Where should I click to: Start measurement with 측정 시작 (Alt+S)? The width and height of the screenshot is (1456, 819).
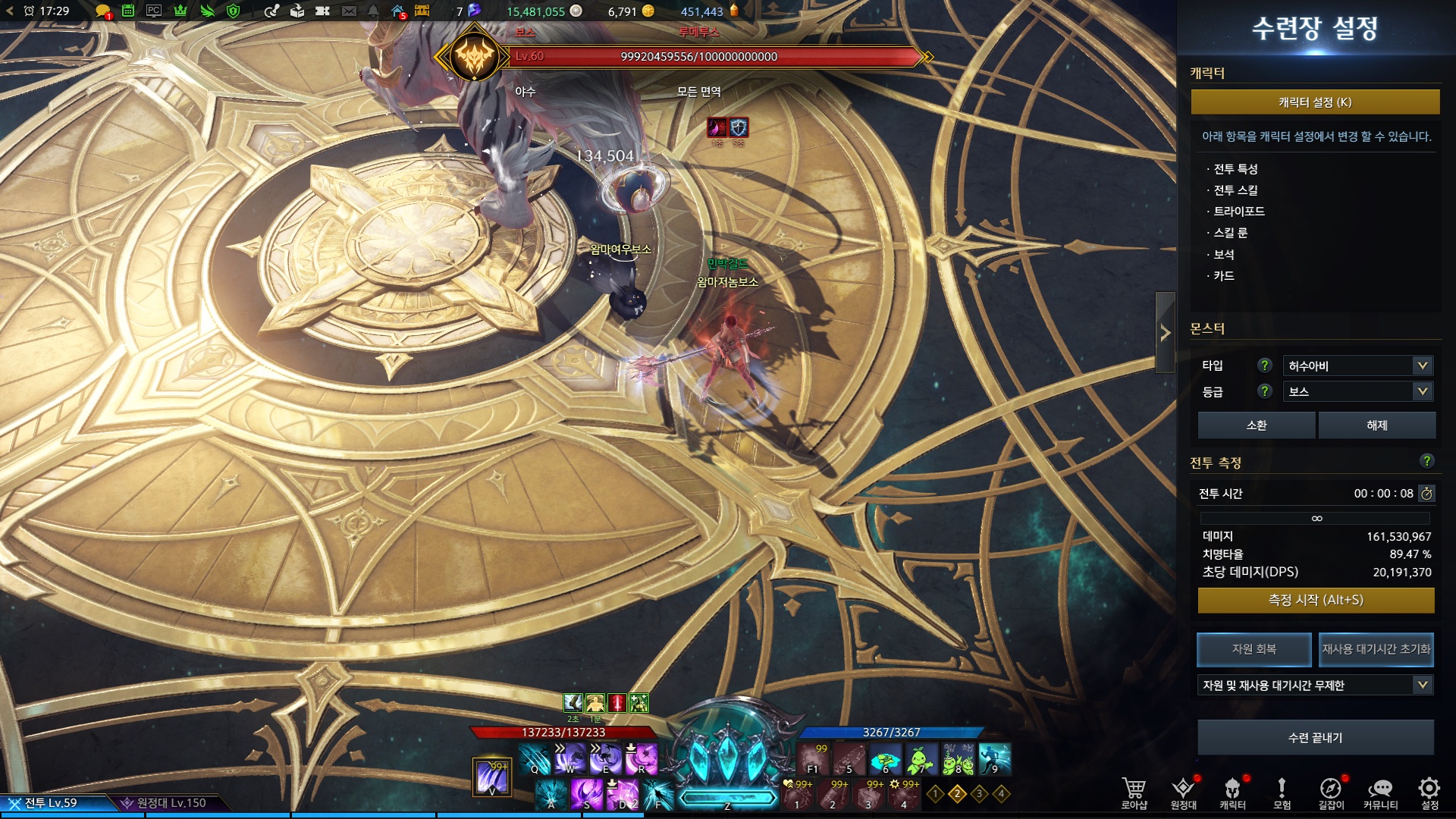(1315, 601)
